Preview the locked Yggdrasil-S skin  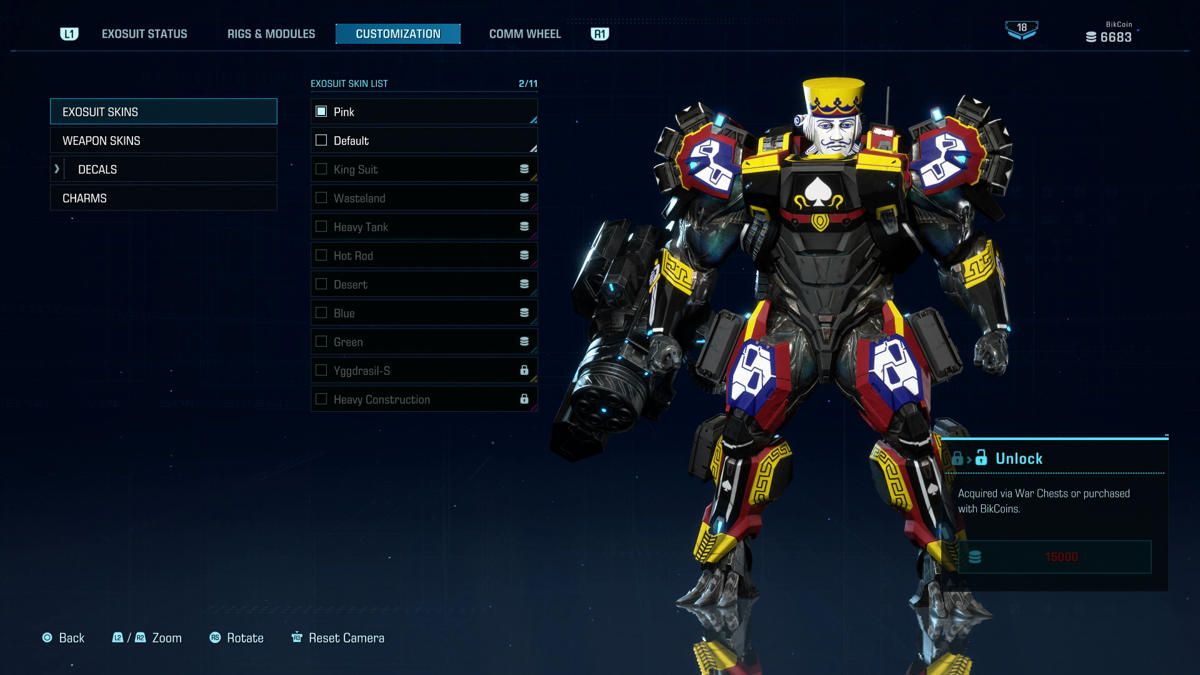click(424, 371)
